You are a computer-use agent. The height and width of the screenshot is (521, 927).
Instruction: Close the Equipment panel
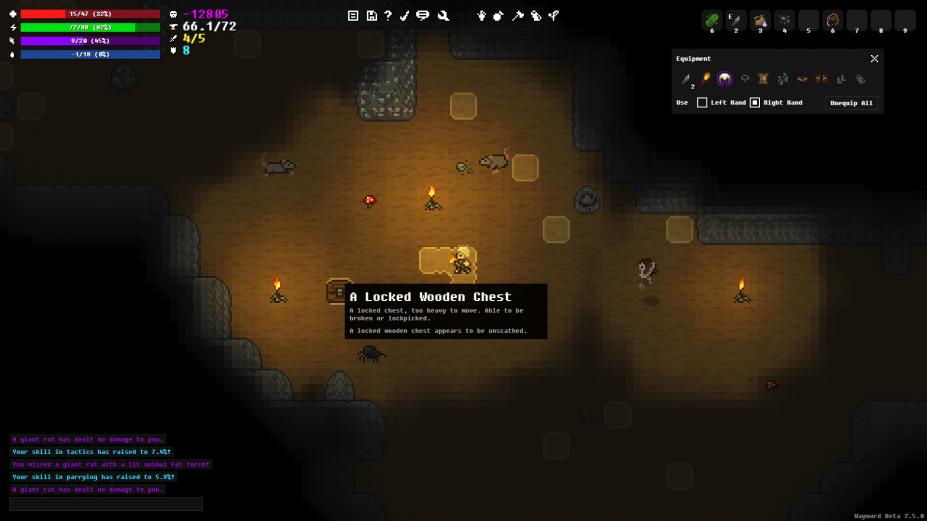pyautogui.click(x=874, y=59)
